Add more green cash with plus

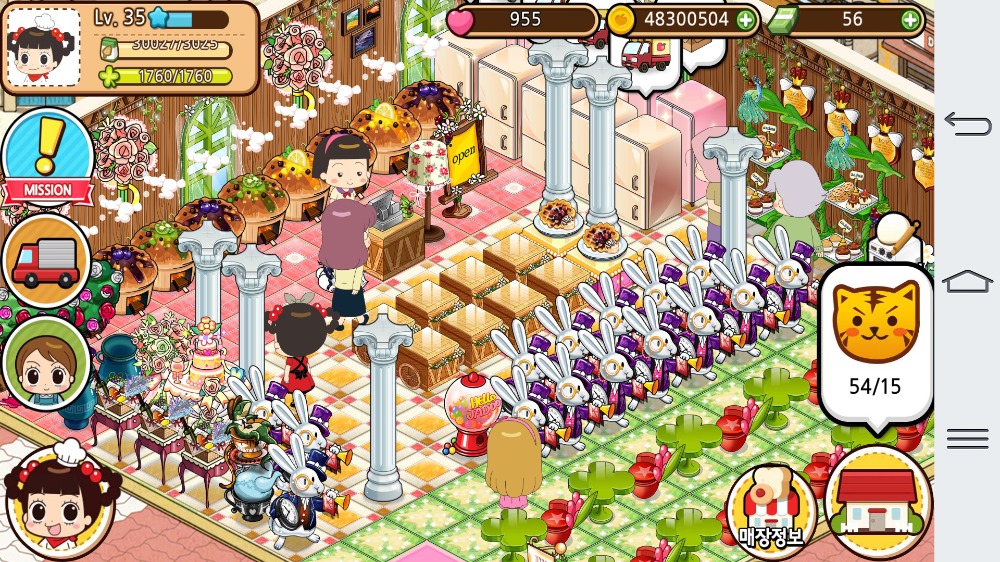(910, 19)
